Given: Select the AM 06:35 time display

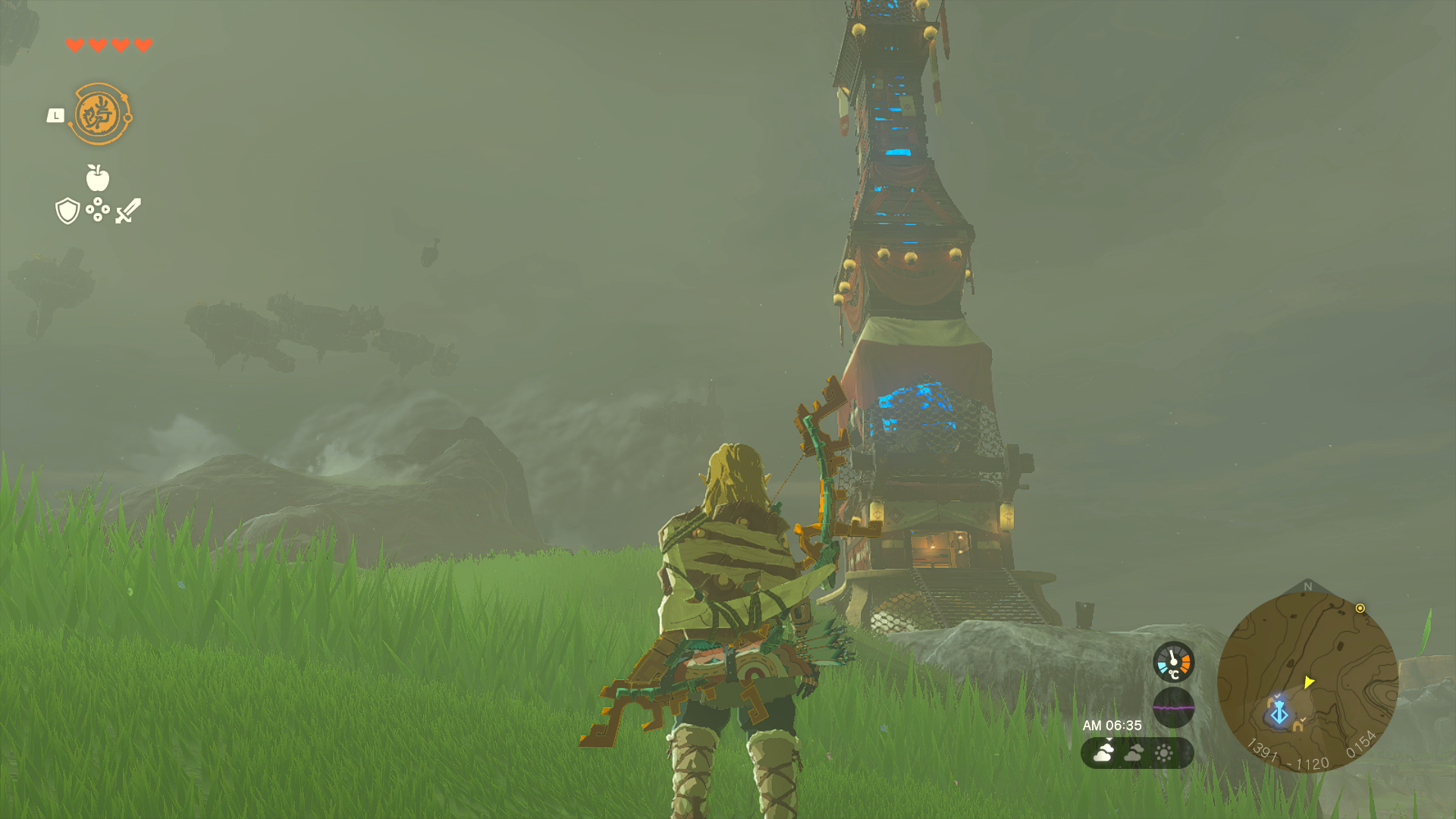Looking at the screenshot, I should (1112, 724).
